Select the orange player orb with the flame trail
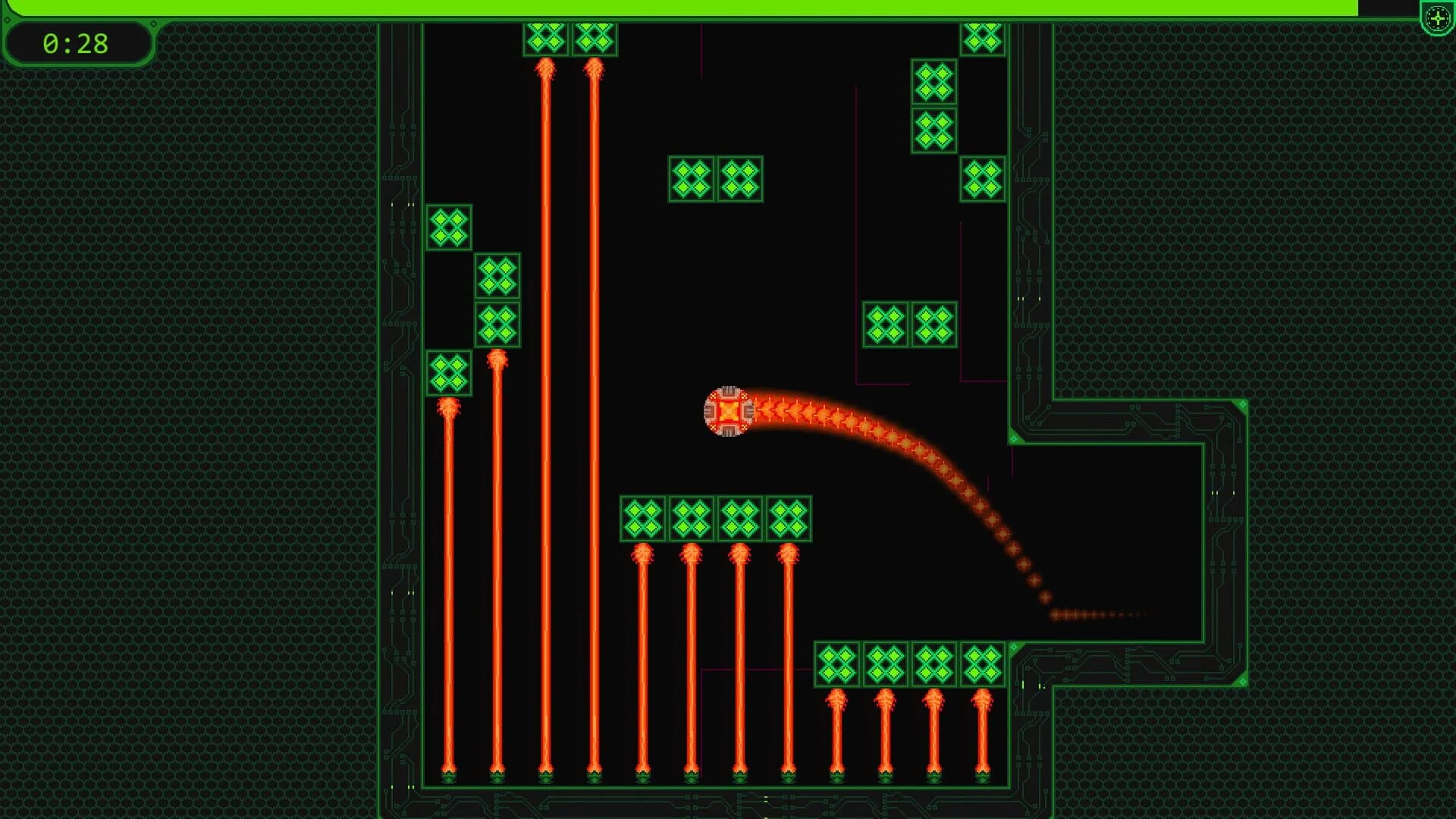The width and height of the screenshot is (1456, 819). (730, 410)
